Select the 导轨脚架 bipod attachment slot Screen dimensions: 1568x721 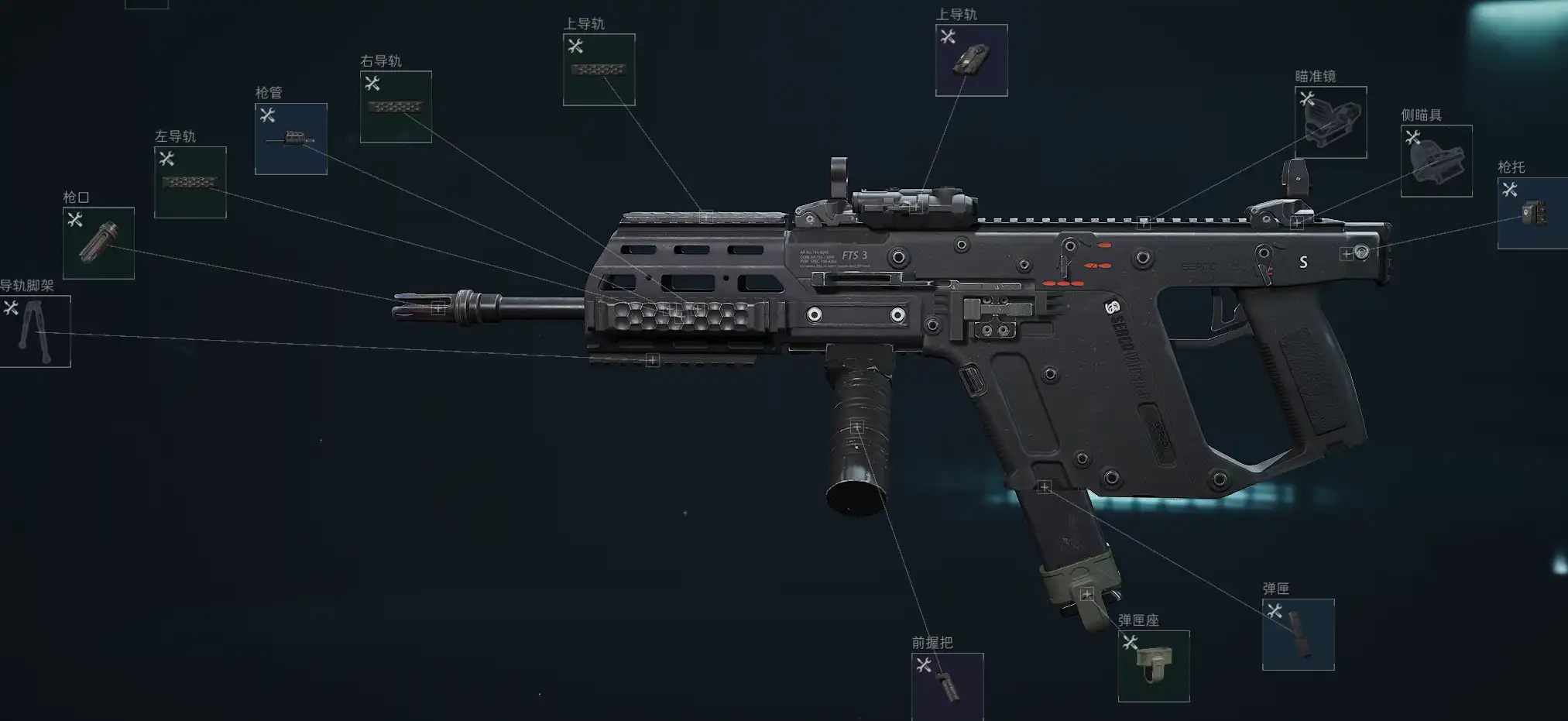coord(35,331)
